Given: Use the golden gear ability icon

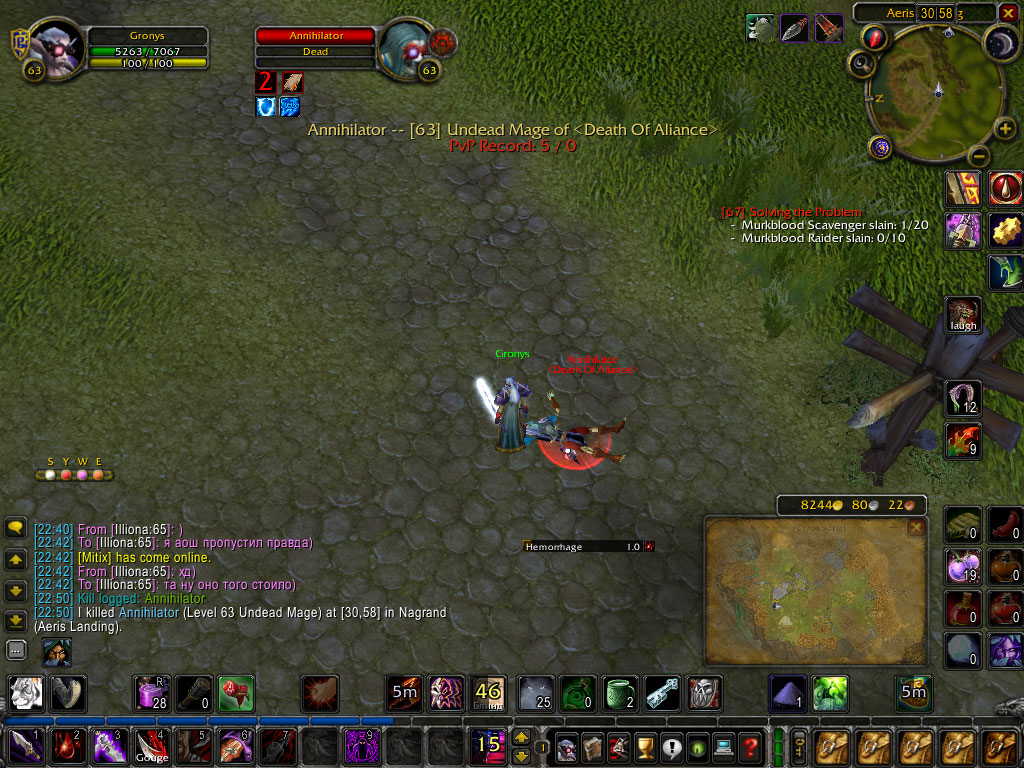Looking at the screenshot, I should tap(1006, 230).
